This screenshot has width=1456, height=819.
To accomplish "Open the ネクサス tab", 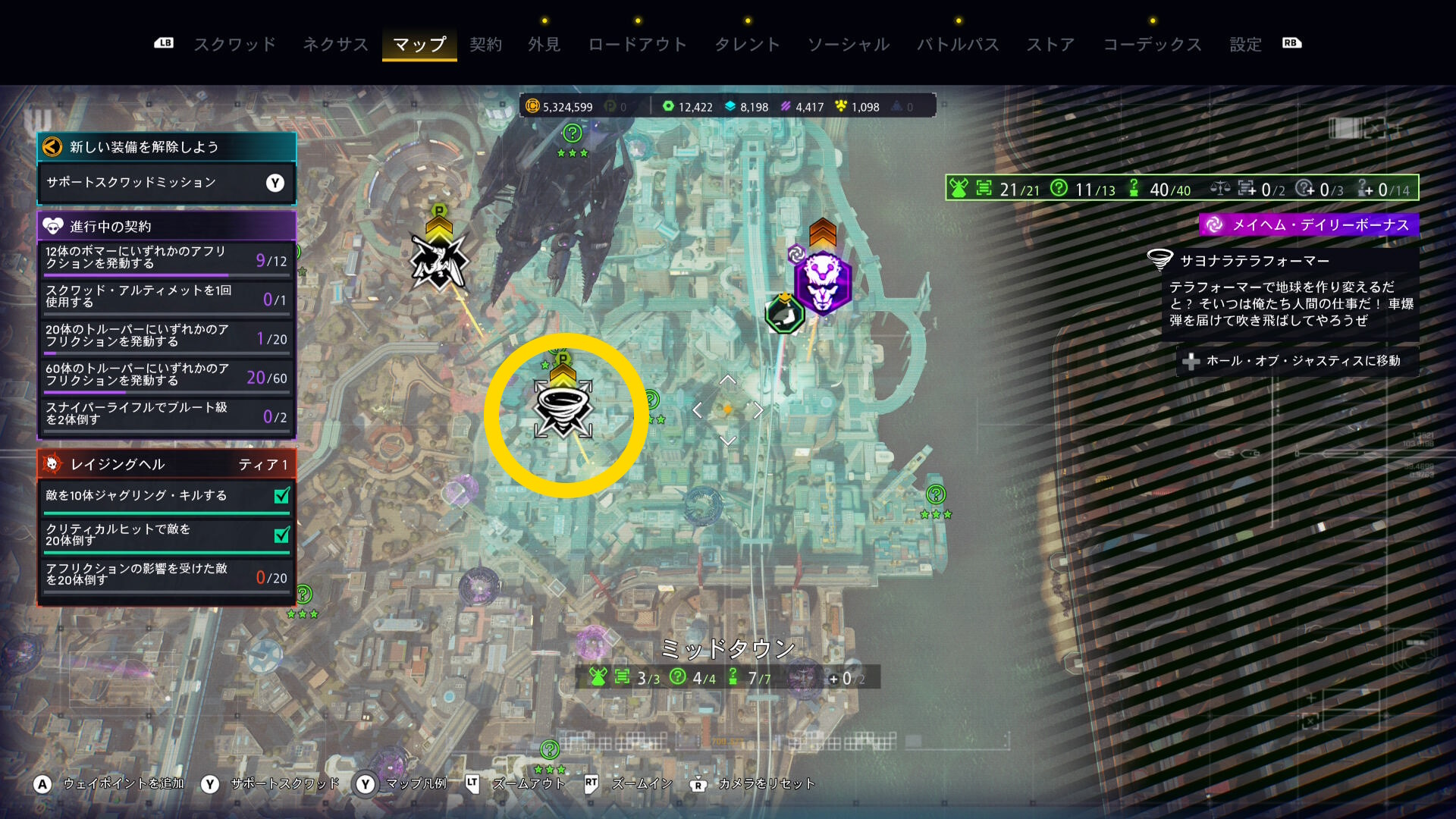I will coord(335,44).
